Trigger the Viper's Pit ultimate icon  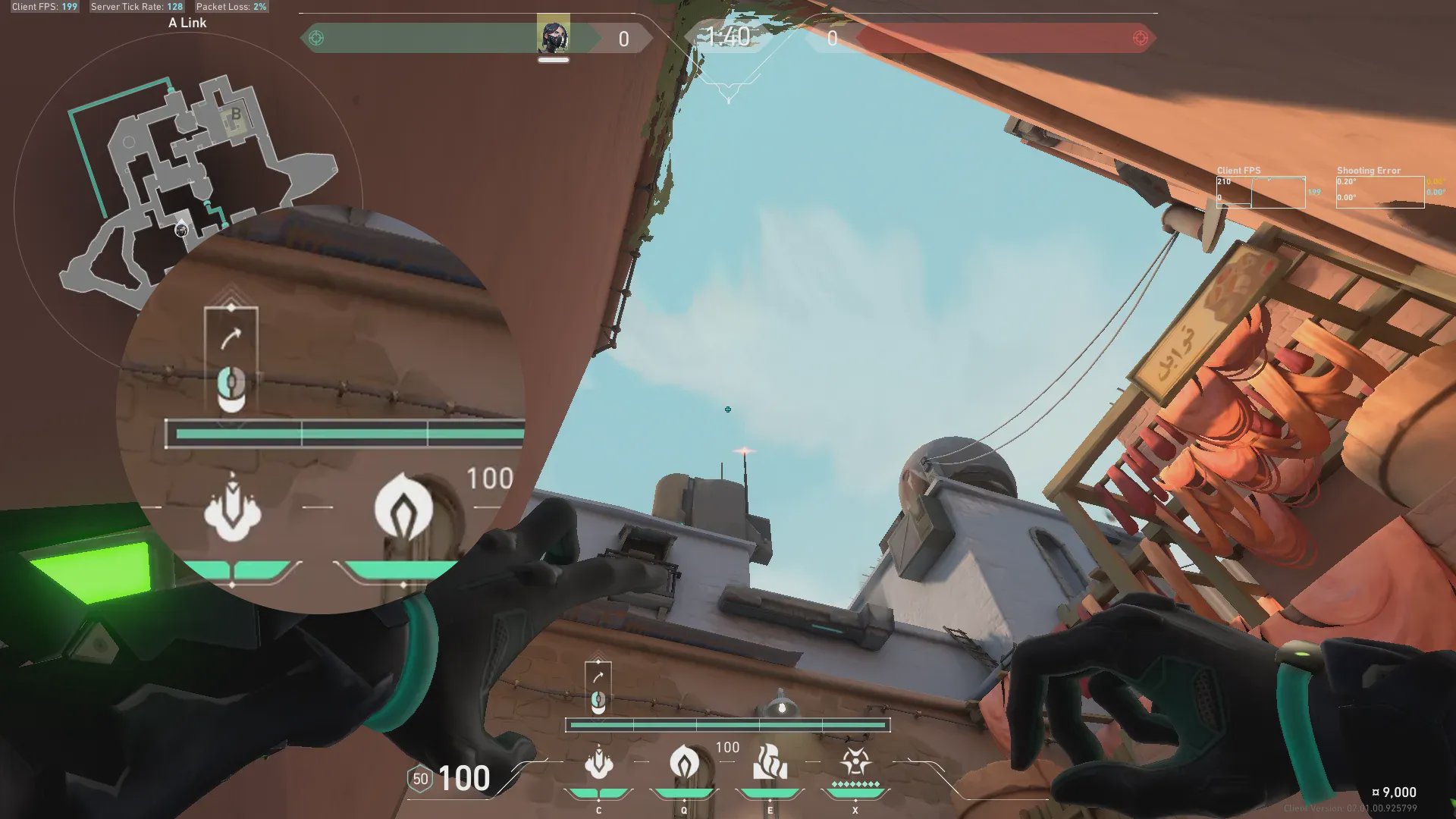[x=855, y=761]
